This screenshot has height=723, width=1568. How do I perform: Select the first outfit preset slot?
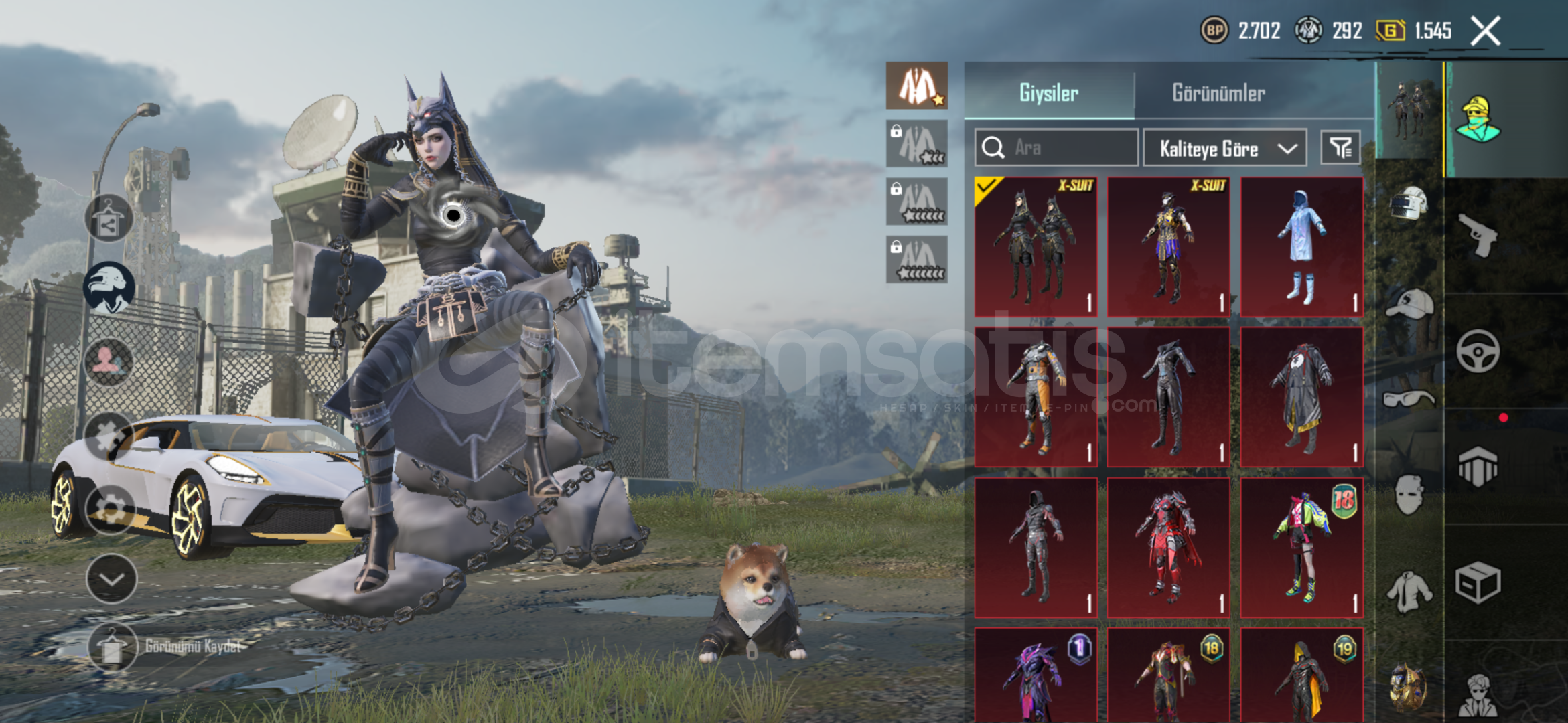916,86
